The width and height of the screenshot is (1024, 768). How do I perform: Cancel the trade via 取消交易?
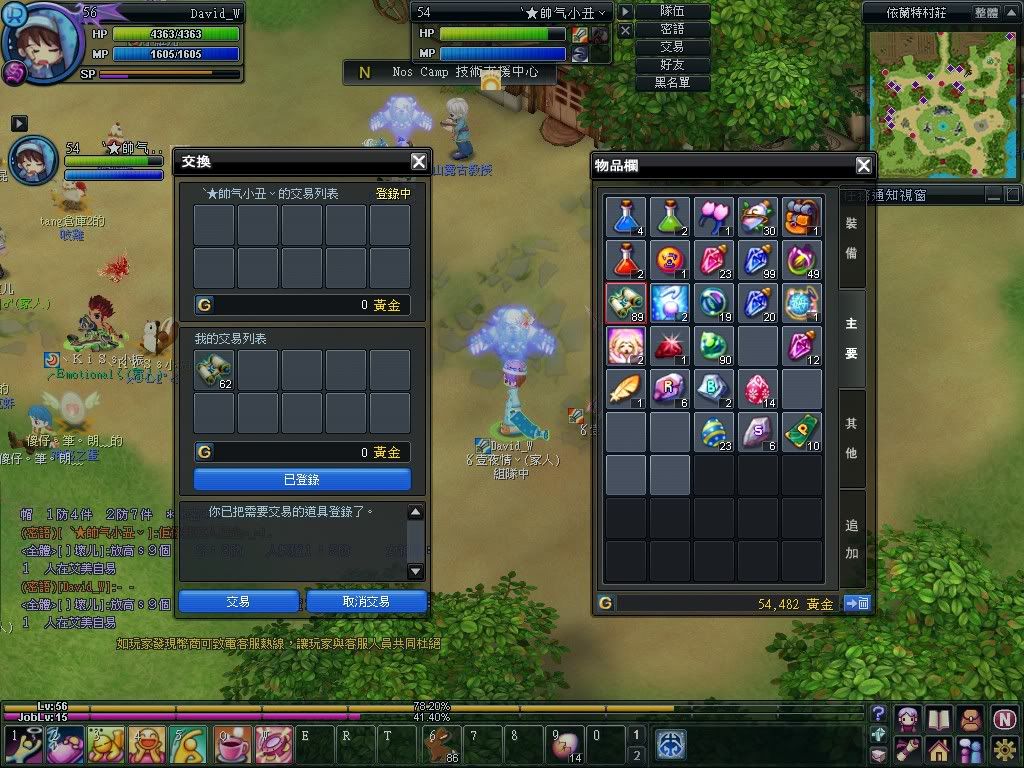click(x=366, y=601)
